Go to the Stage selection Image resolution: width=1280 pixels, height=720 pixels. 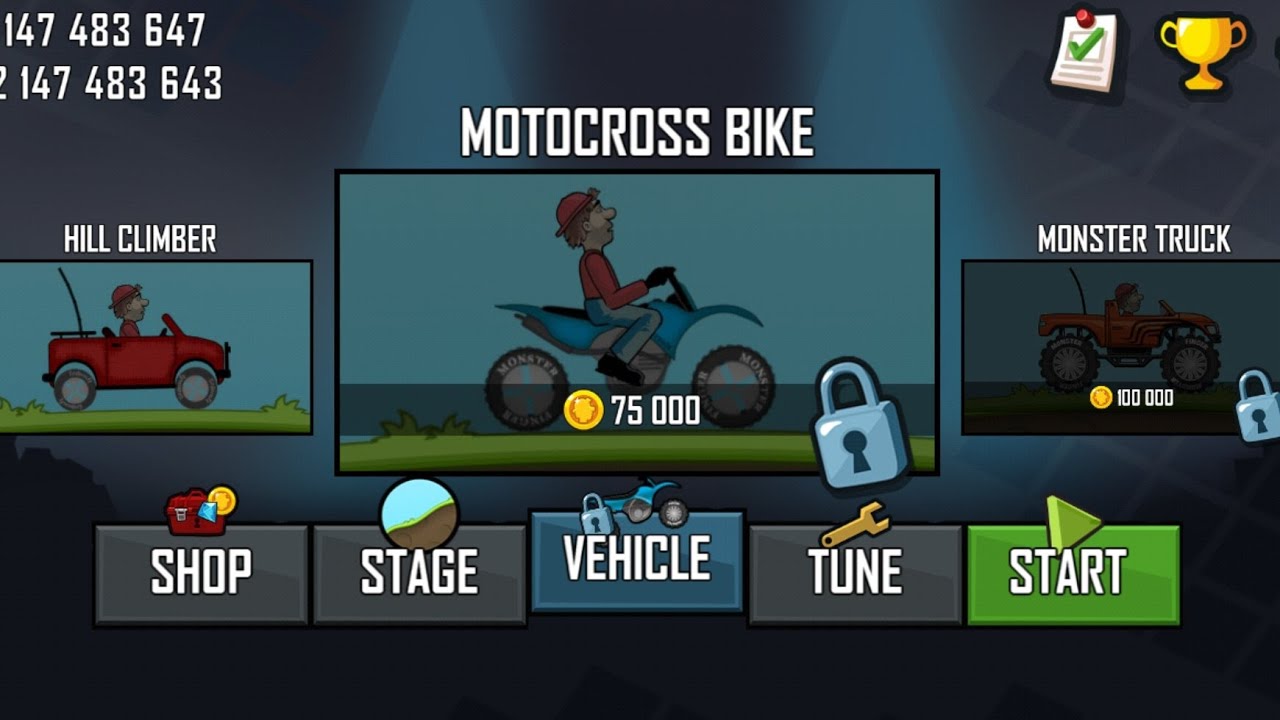419,573
